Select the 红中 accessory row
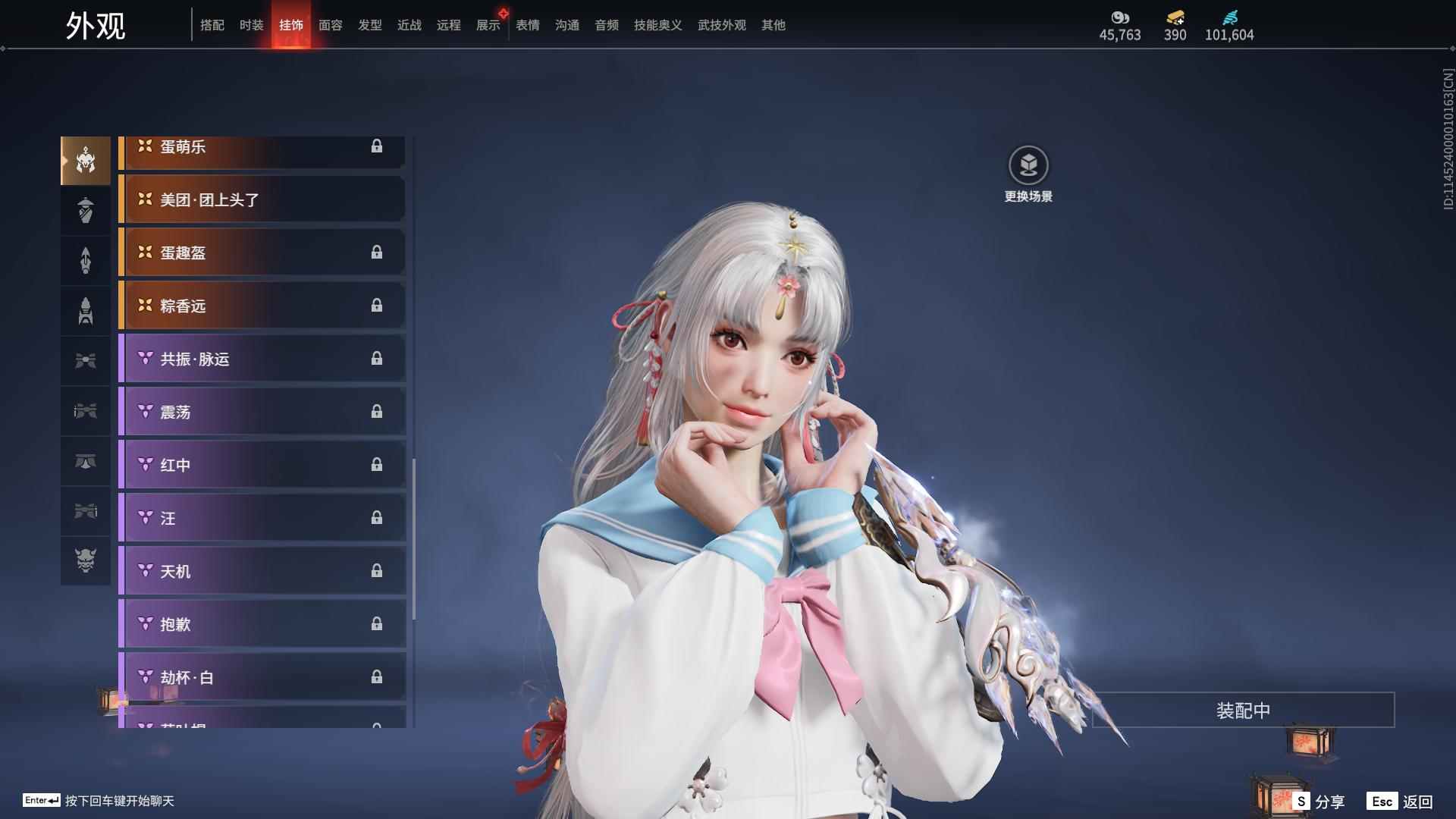This screenshot has width=1456, height=819. tap(262, 465)
